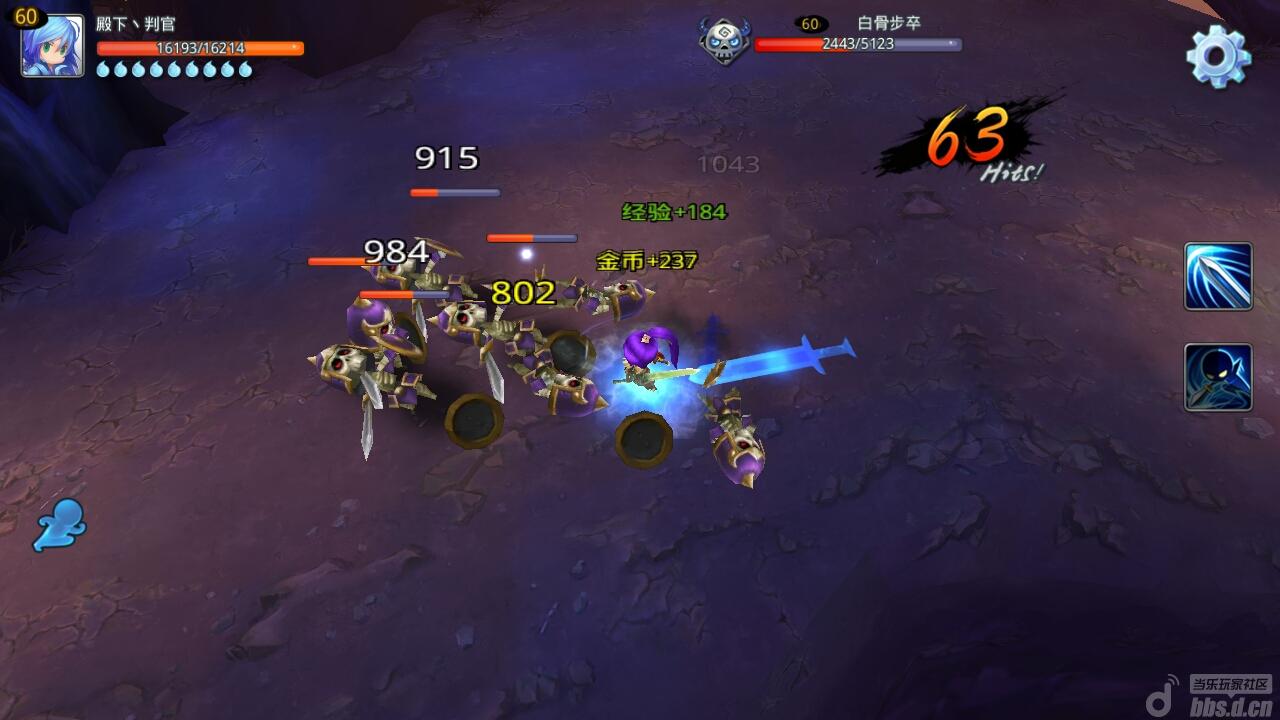Open the blue-haired player portrait
The image size is (1280, 720).
52,46
